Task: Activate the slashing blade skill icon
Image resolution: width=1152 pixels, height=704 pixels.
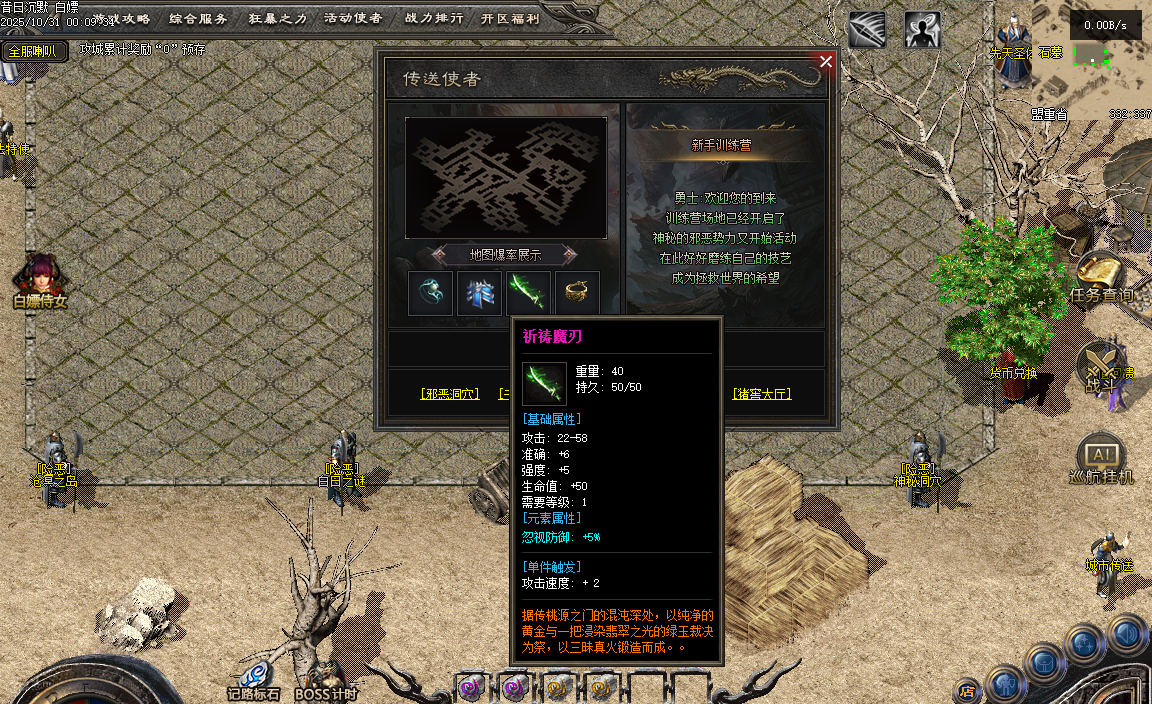Action: pos(867,30)
